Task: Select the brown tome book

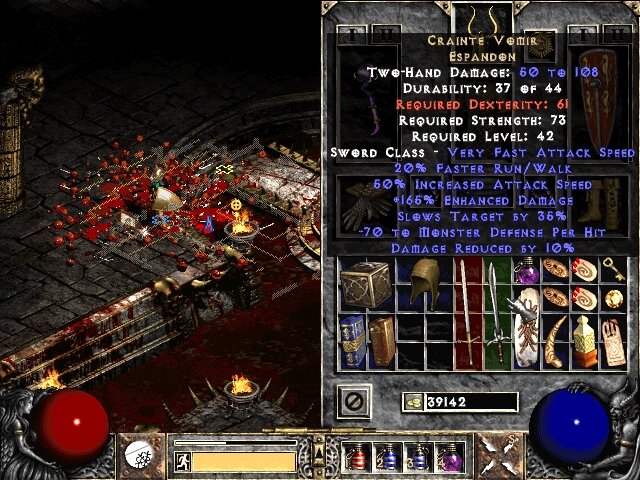Action: coord(380,341)
